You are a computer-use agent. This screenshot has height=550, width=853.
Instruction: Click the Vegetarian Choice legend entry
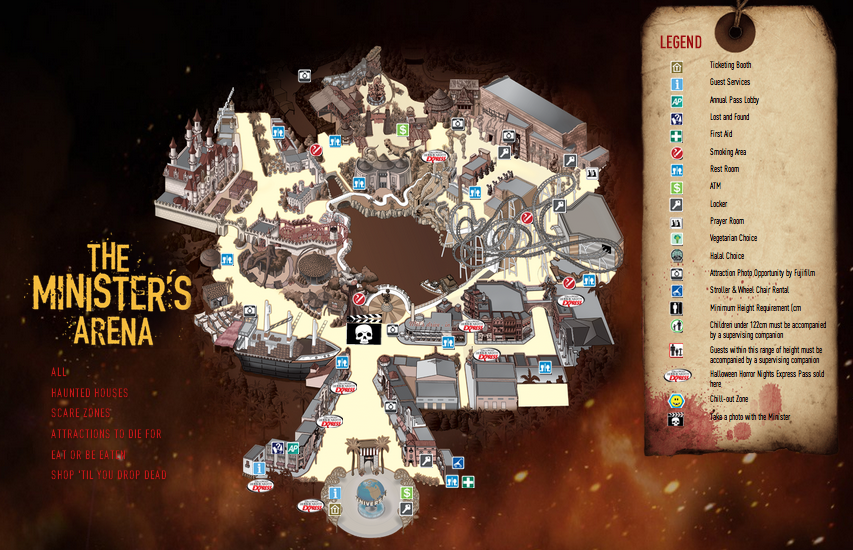[733, 238]
